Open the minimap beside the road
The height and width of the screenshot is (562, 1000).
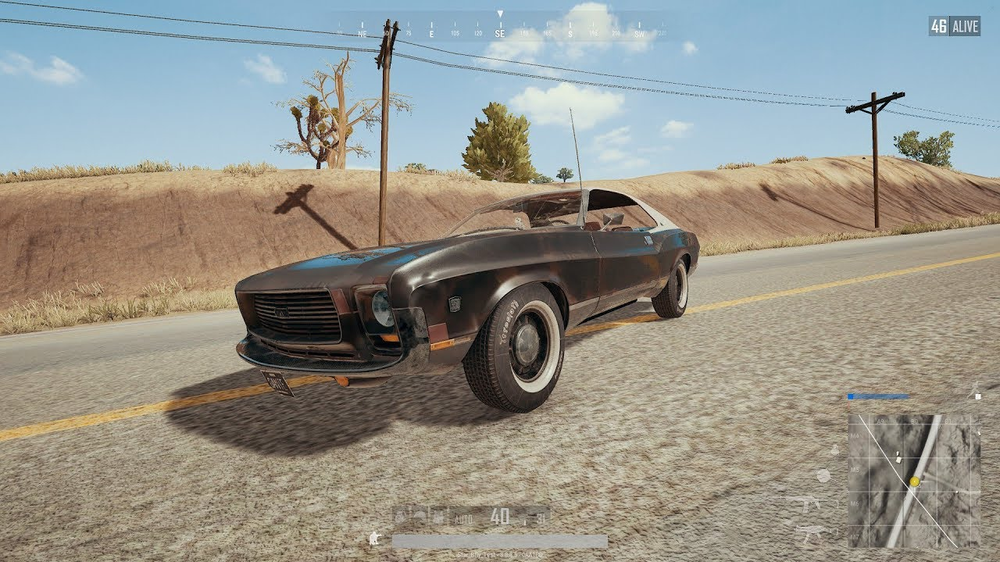point(914,481)
